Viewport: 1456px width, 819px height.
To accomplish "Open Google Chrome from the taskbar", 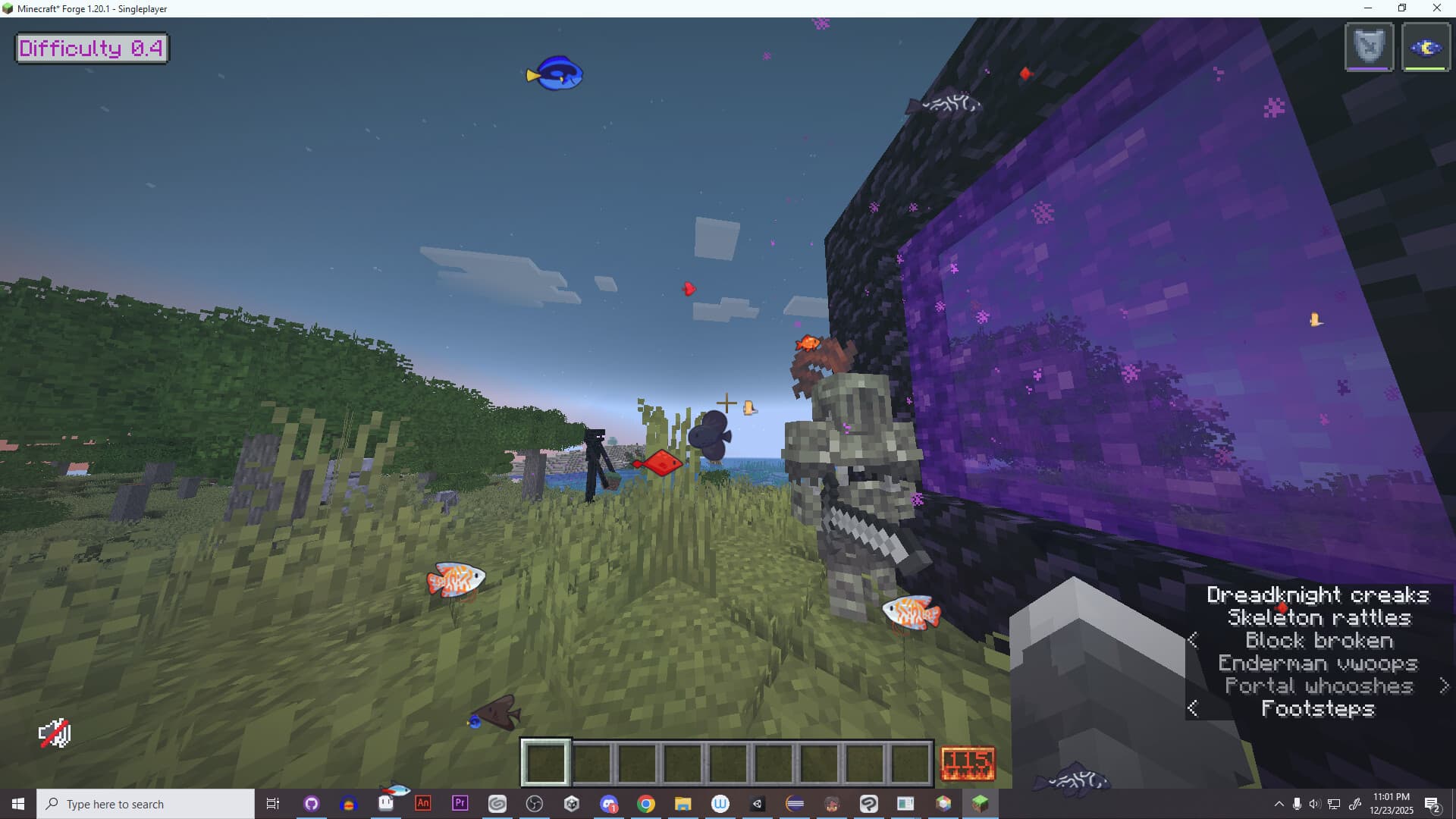I will 645,804.
